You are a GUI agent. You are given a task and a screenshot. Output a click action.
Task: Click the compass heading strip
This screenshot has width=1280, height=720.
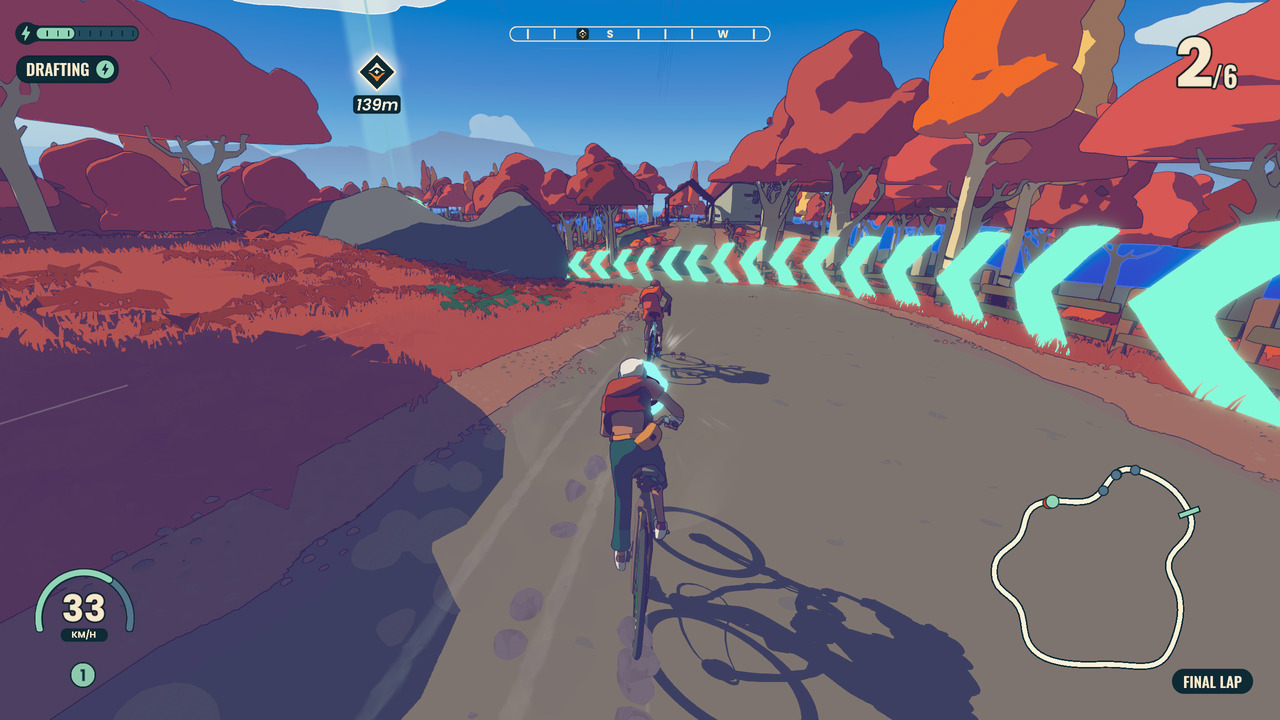pyautogui.click(x=640, y=34)
